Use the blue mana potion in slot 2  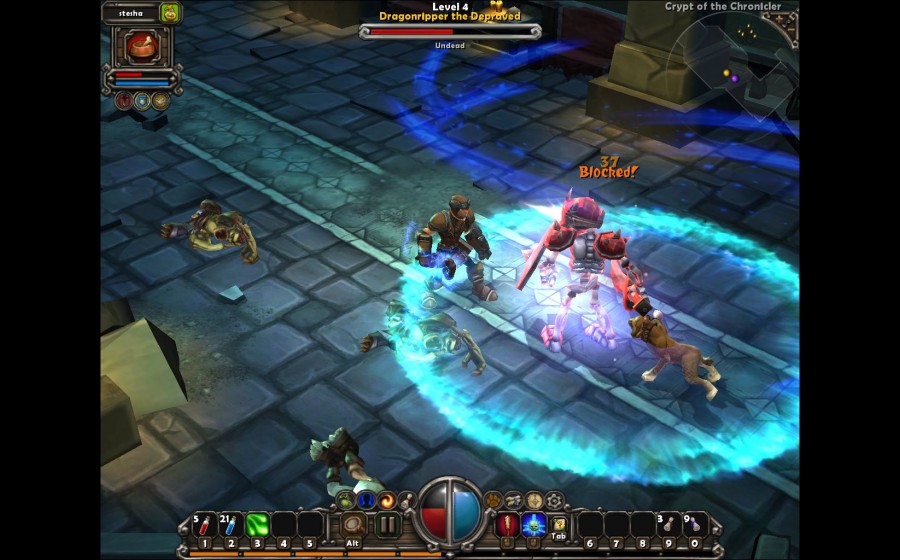pyautogui.click(x=231, y=524)
